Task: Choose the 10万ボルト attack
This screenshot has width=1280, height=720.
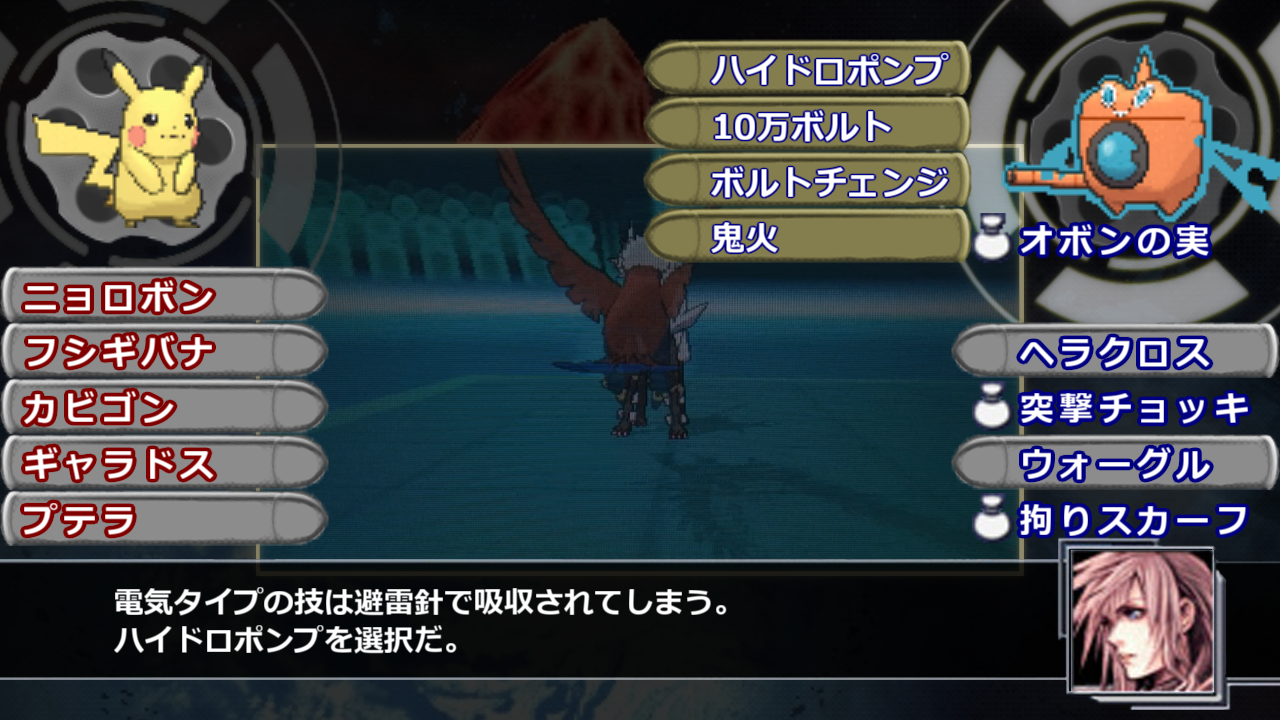Action: pyautogui.click(x=810, y=126)
